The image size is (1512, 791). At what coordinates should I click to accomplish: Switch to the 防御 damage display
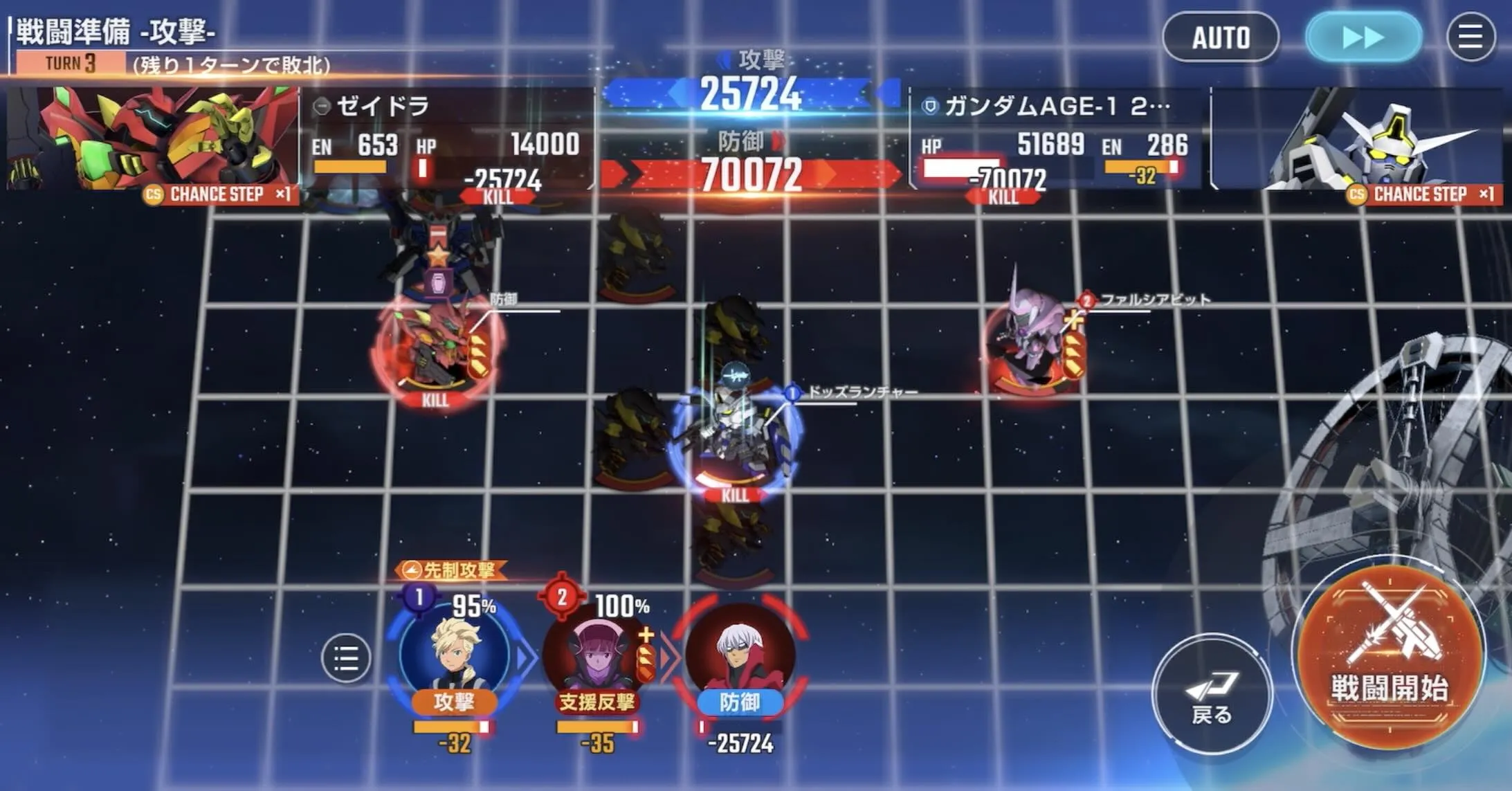pos(754,175)
